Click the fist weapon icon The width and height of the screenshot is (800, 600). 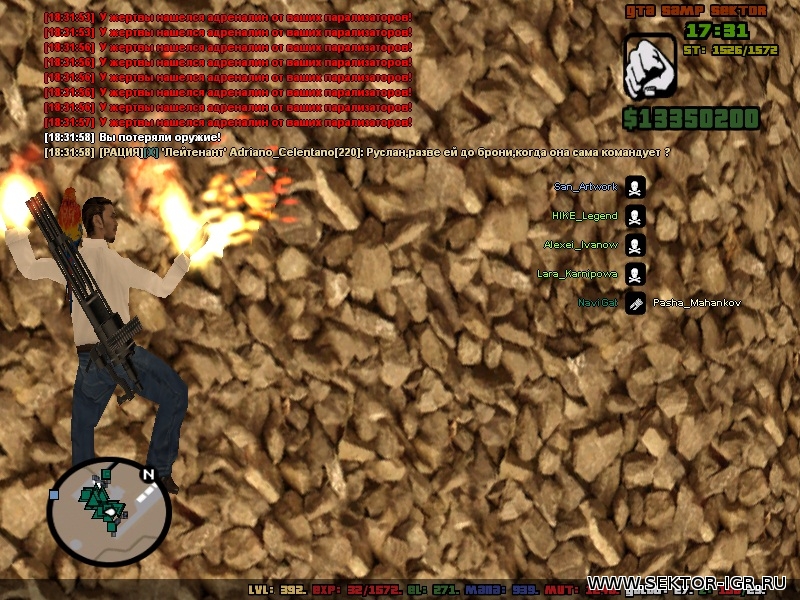(x=650, y=67)
